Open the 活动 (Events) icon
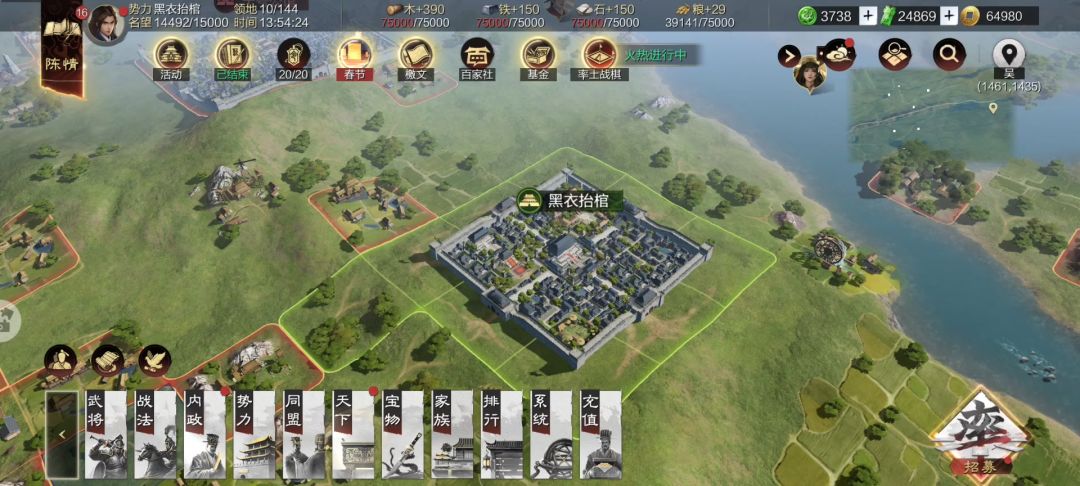The image size is (1080, 486). click(171, 58)
